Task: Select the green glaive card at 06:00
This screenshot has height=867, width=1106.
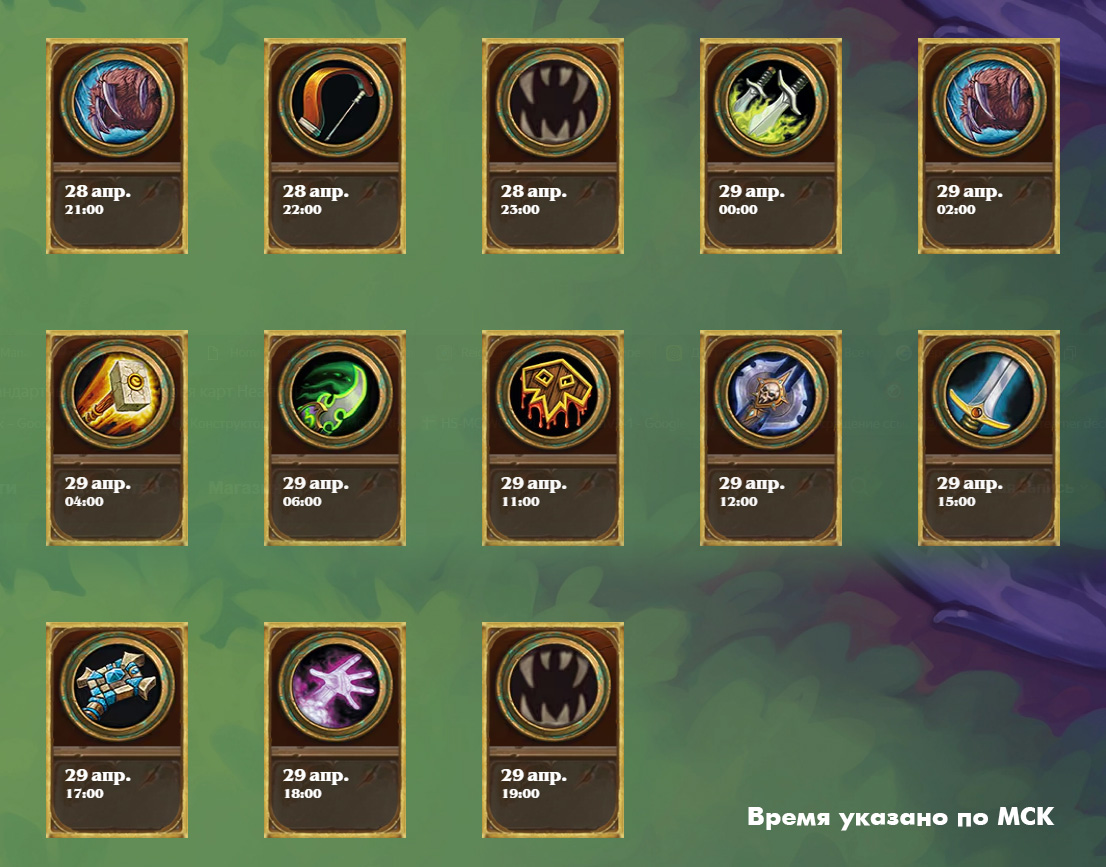Action: coord(335,438)
